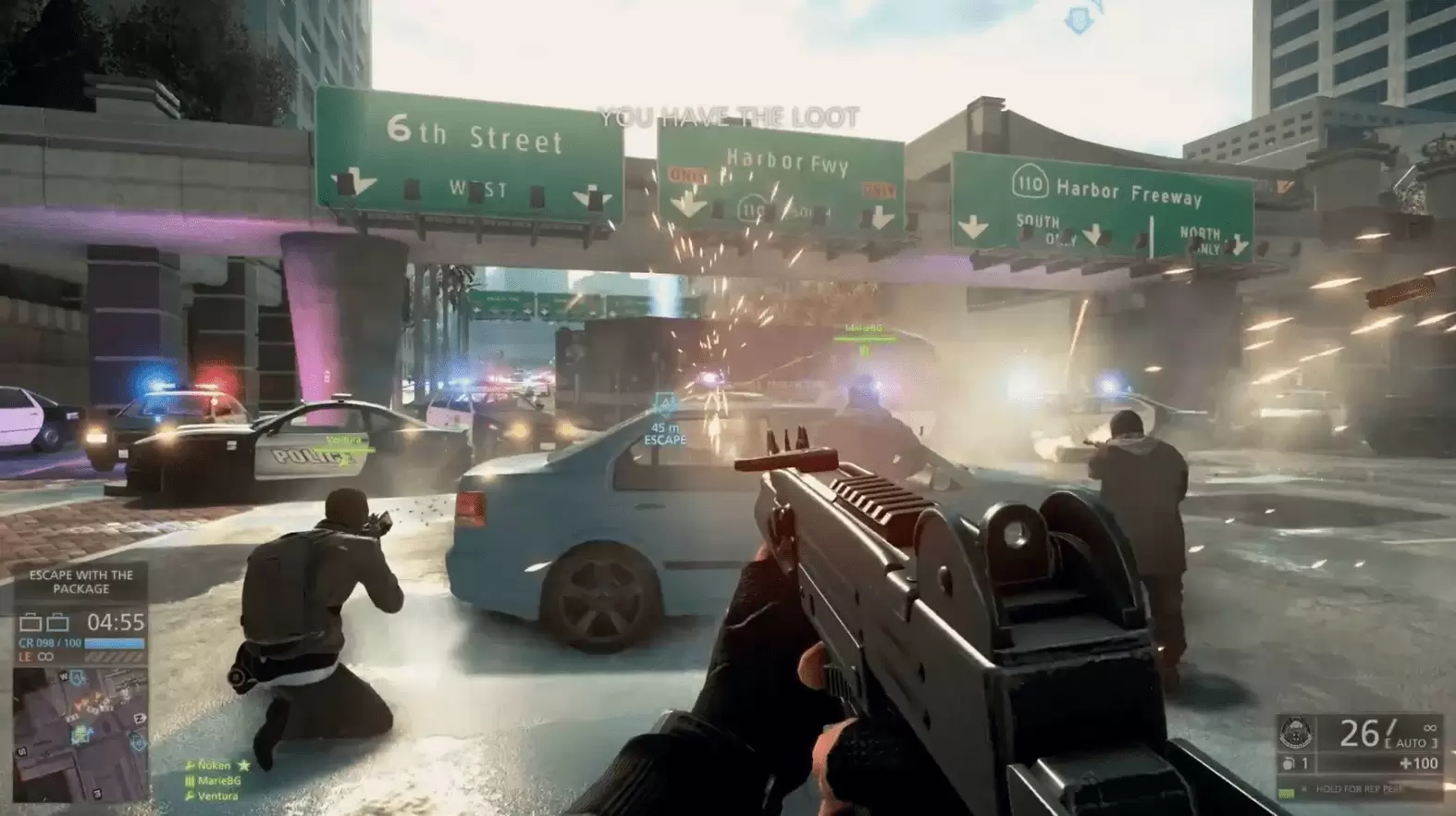
Task: Open the objective B marker on the minimap
Action: 137,741
